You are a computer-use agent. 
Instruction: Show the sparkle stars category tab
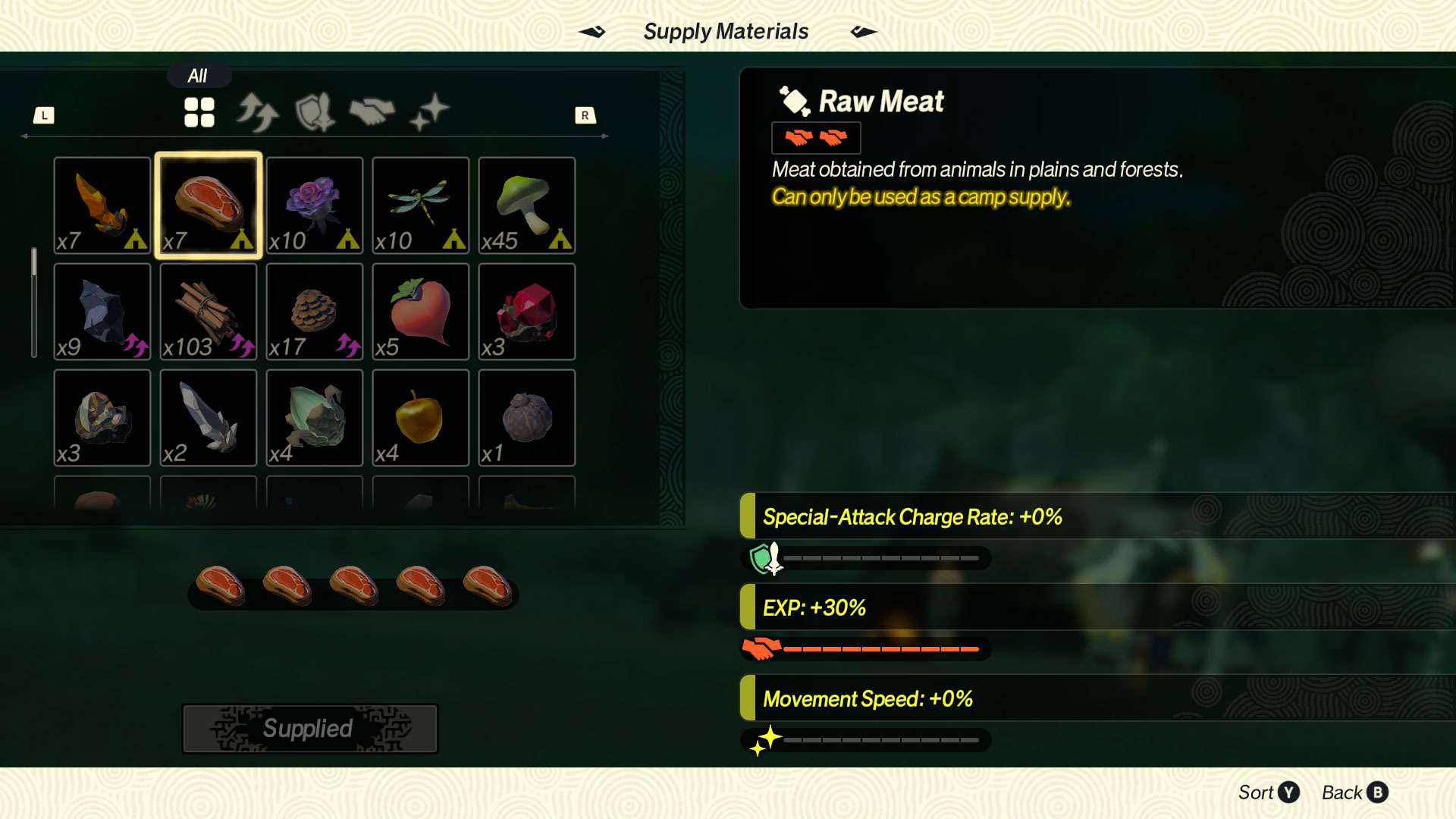[x=429, y=112]
